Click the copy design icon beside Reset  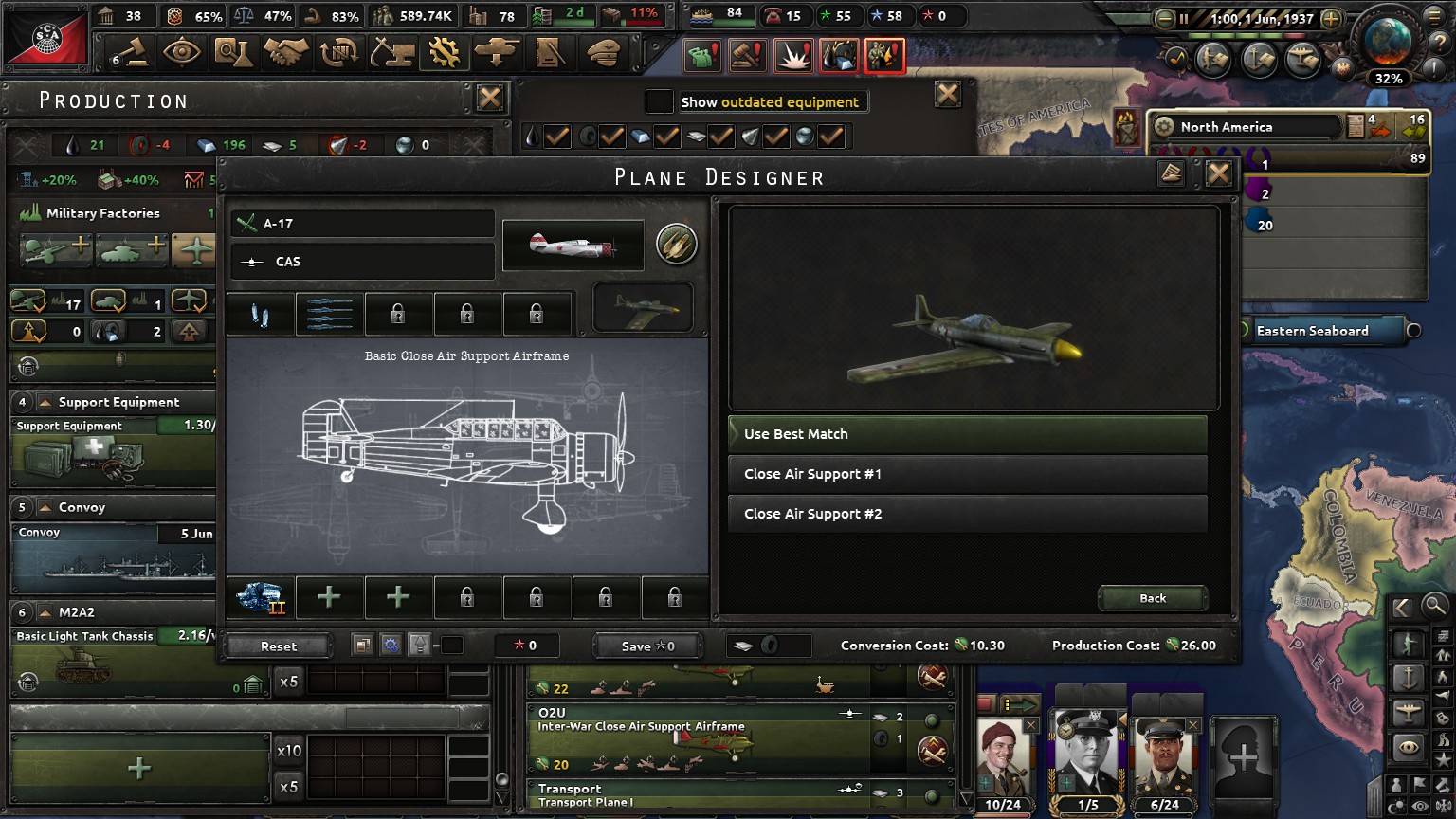361,645
